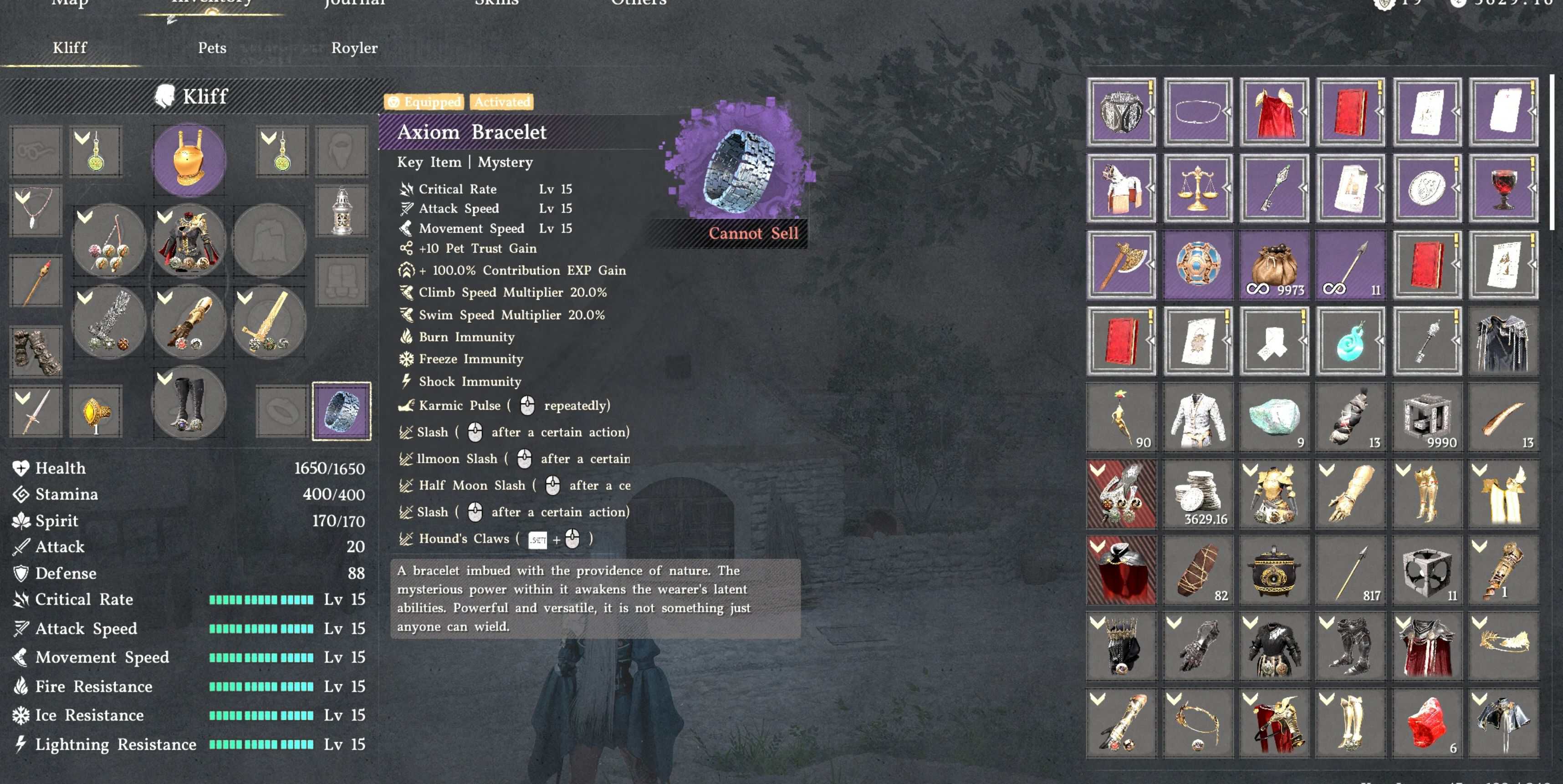The width and height of the screenshot is (1563, 784).
Task: Select the red goblet item in inventory
Action: [1503, 188]
